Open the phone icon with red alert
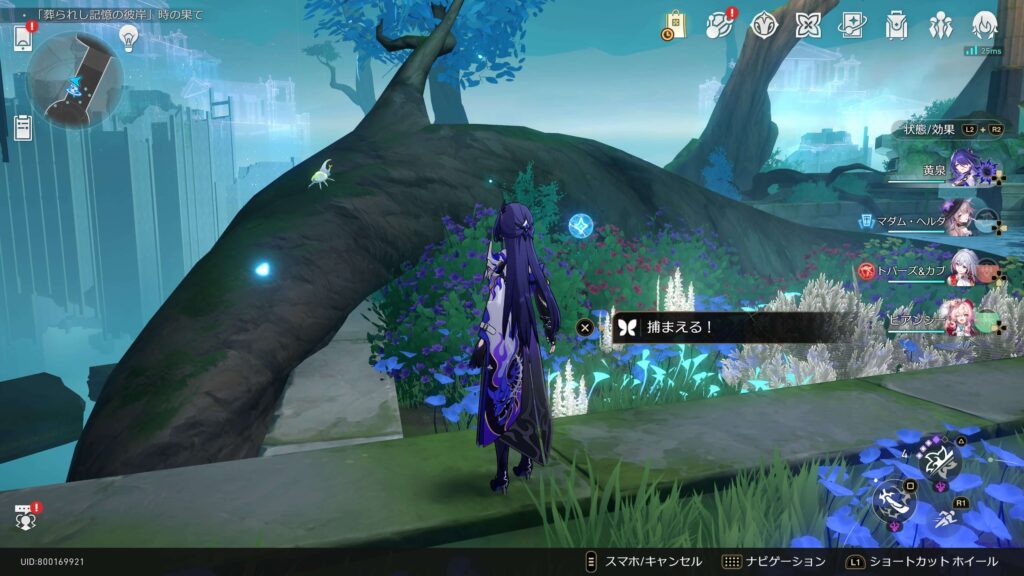This screenshot has width=1024, height=576. coord(24,38)
